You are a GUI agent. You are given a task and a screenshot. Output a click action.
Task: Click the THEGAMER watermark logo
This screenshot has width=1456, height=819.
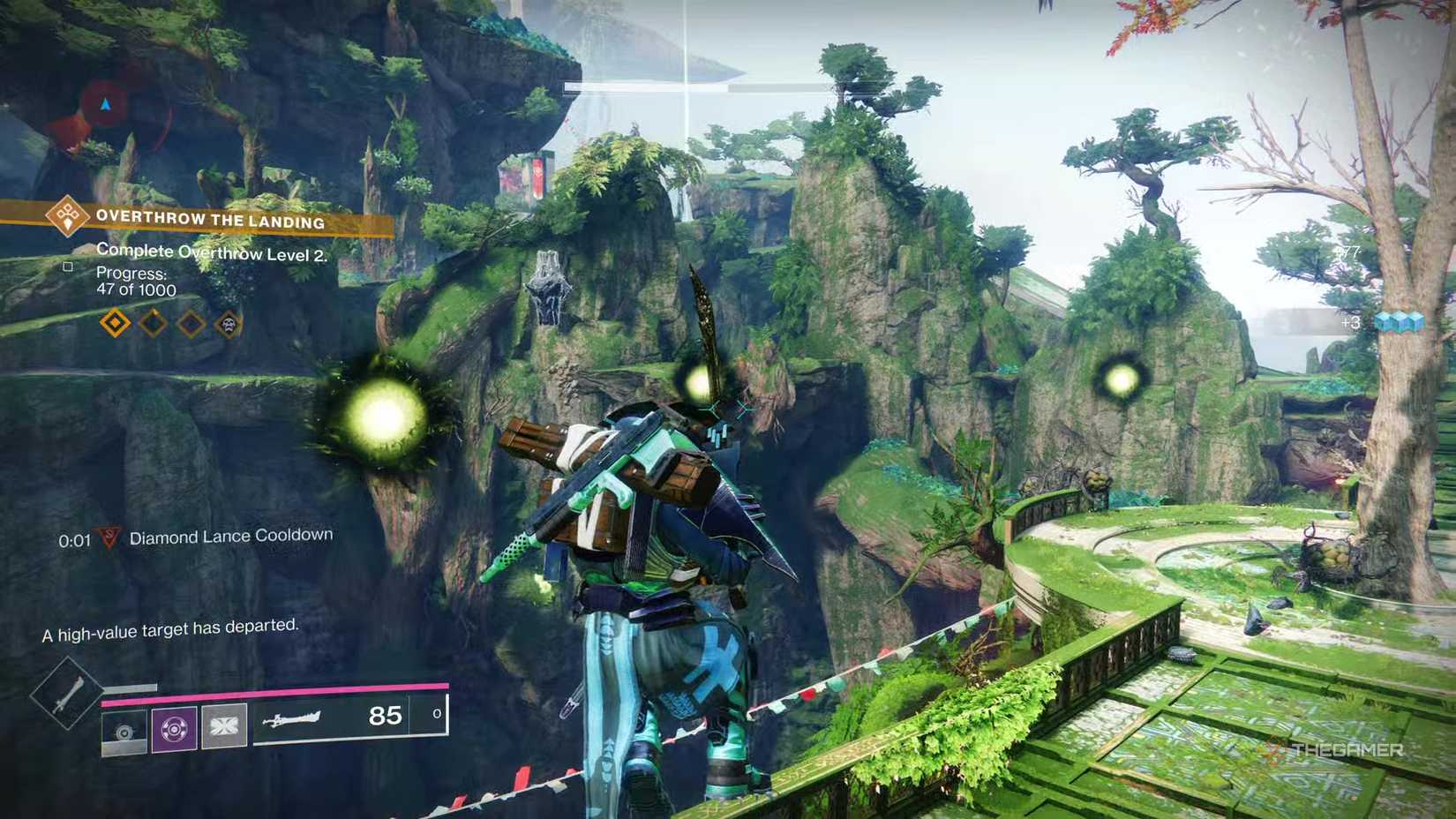click(1337, 749)
